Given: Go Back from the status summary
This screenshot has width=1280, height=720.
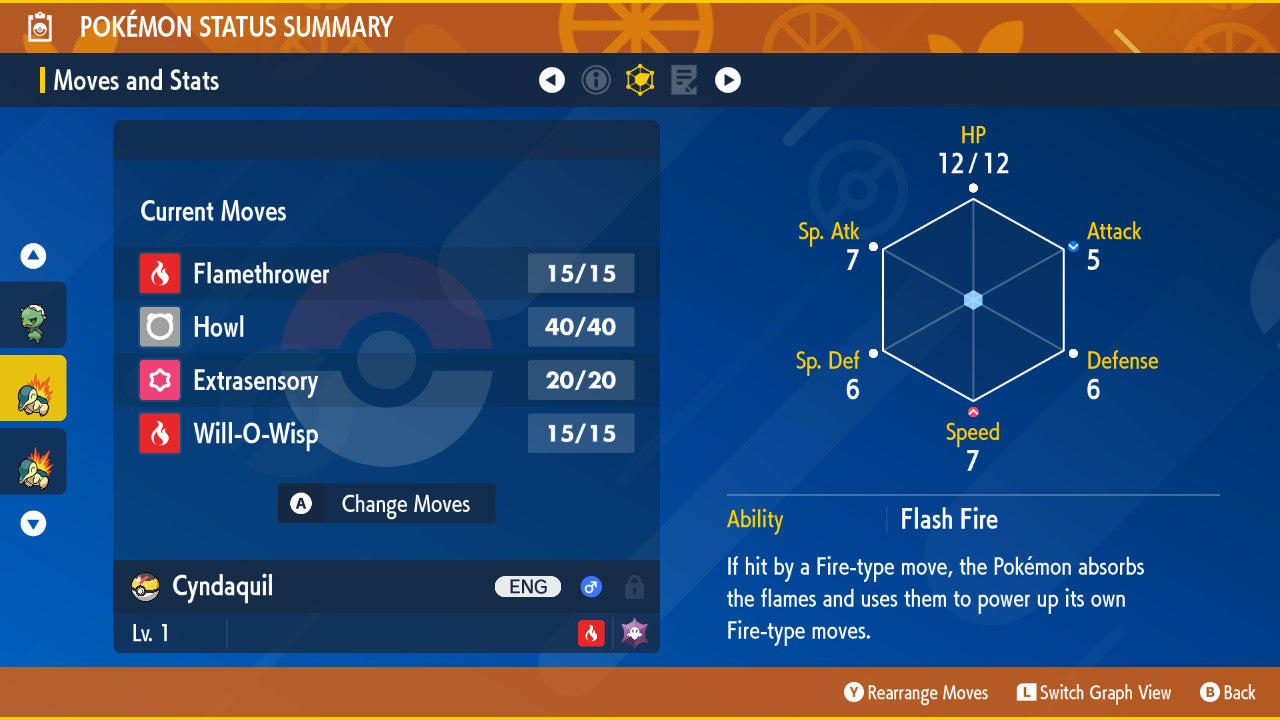Looking at the screenshot, I should click(1227, 693).
